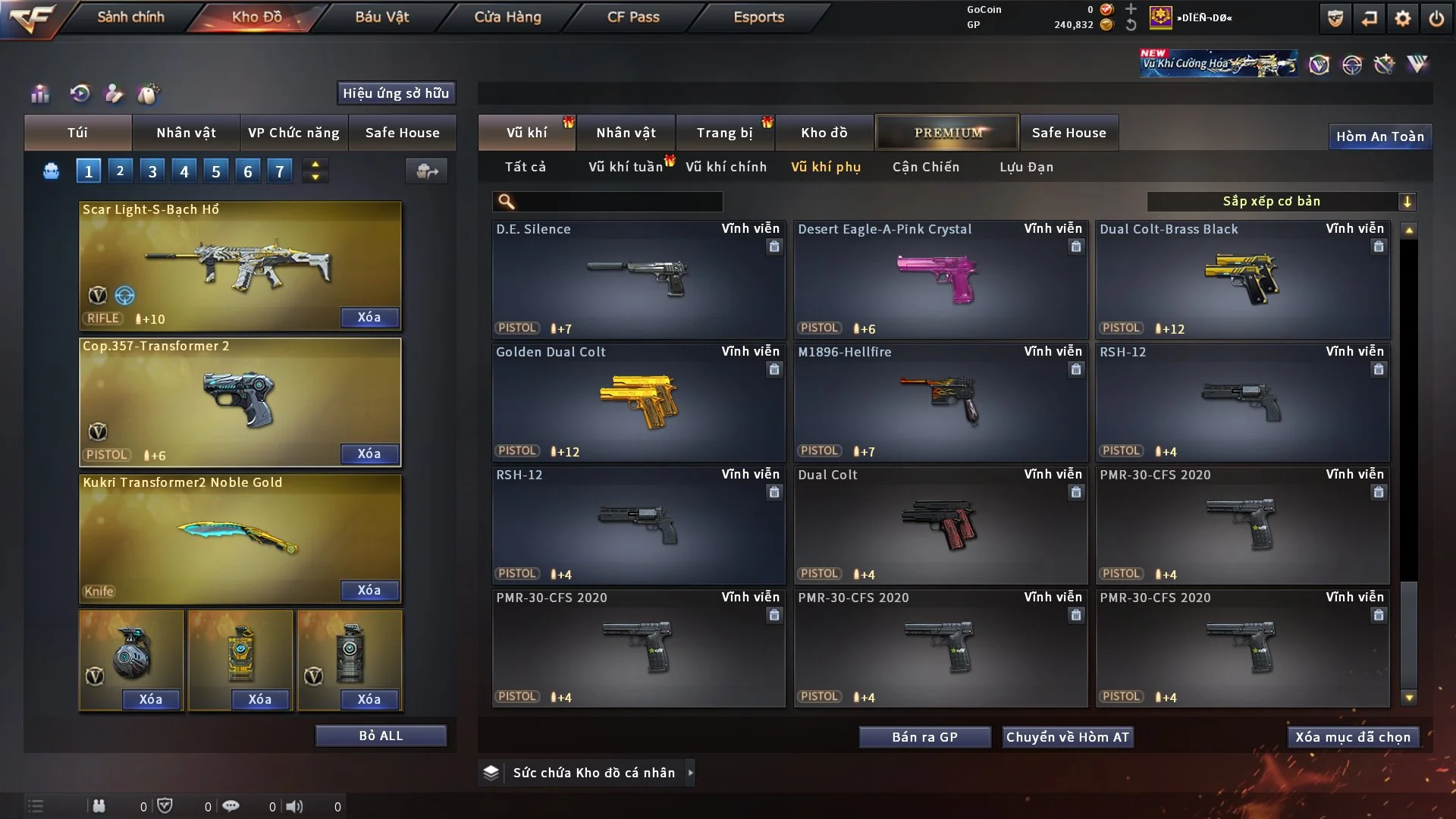Choose the Golden Dual Colt item
This screenshot has height=819, width=1456.
tap(639, 402)
